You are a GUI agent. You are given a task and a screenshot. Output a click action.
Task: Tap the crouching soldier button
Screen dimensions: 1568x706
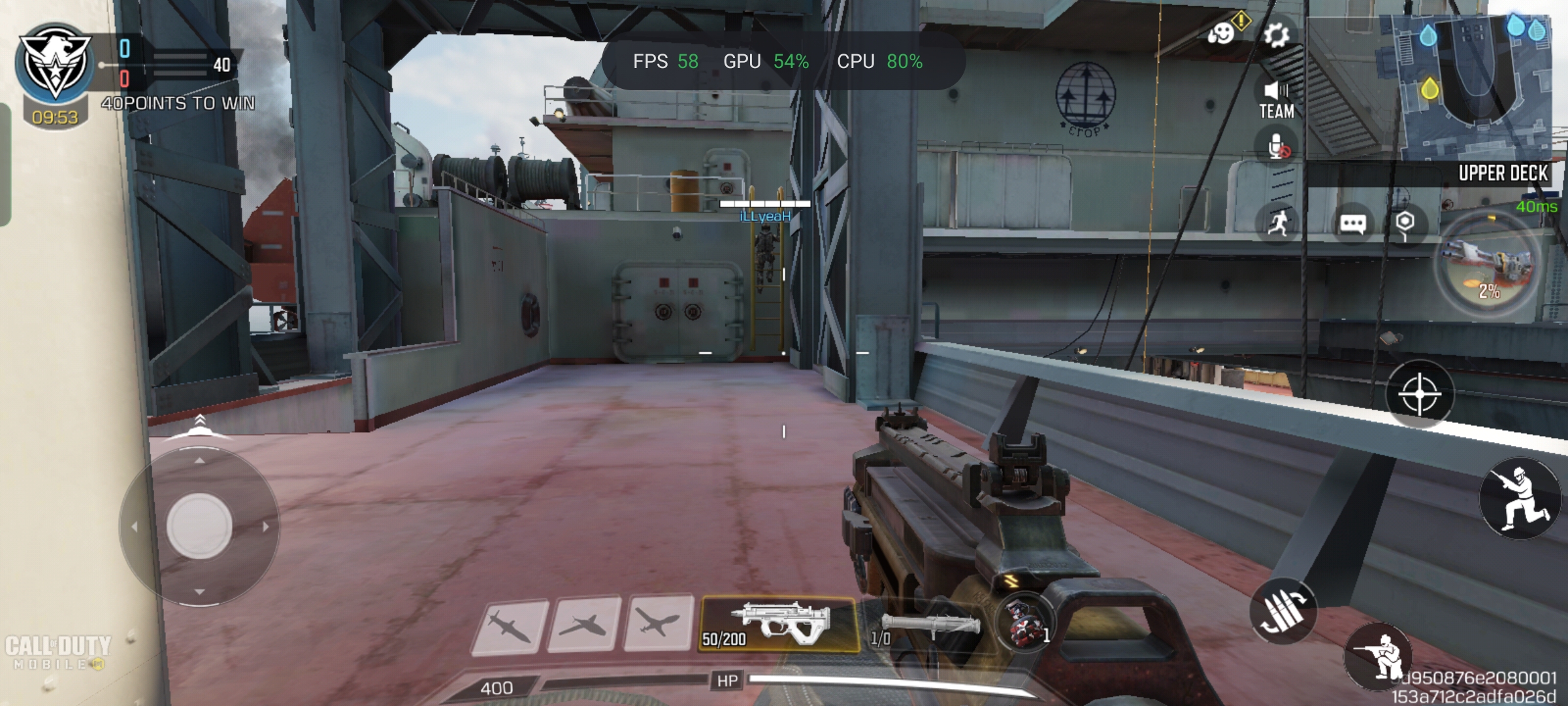[x=1520, y=498]
